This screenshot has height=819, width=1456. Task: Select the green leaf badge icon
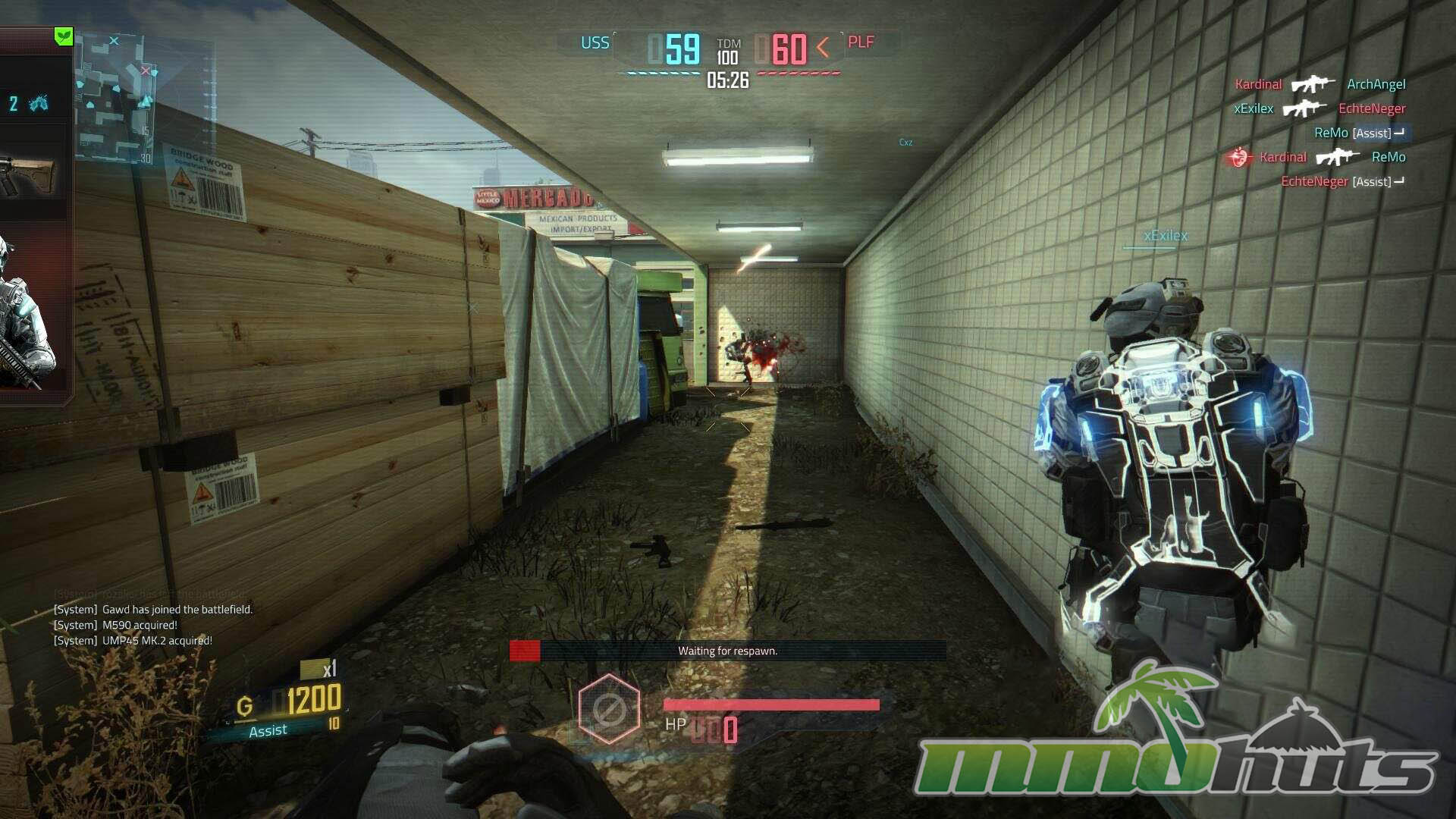tap(64, 36)
